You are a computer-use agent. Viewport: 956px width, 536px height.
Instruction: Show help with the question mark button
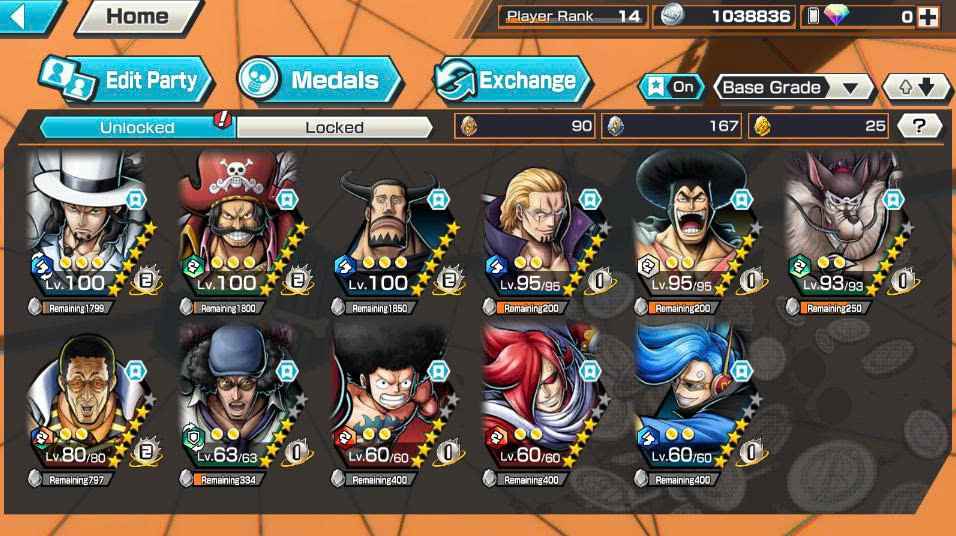coord(919,126)
